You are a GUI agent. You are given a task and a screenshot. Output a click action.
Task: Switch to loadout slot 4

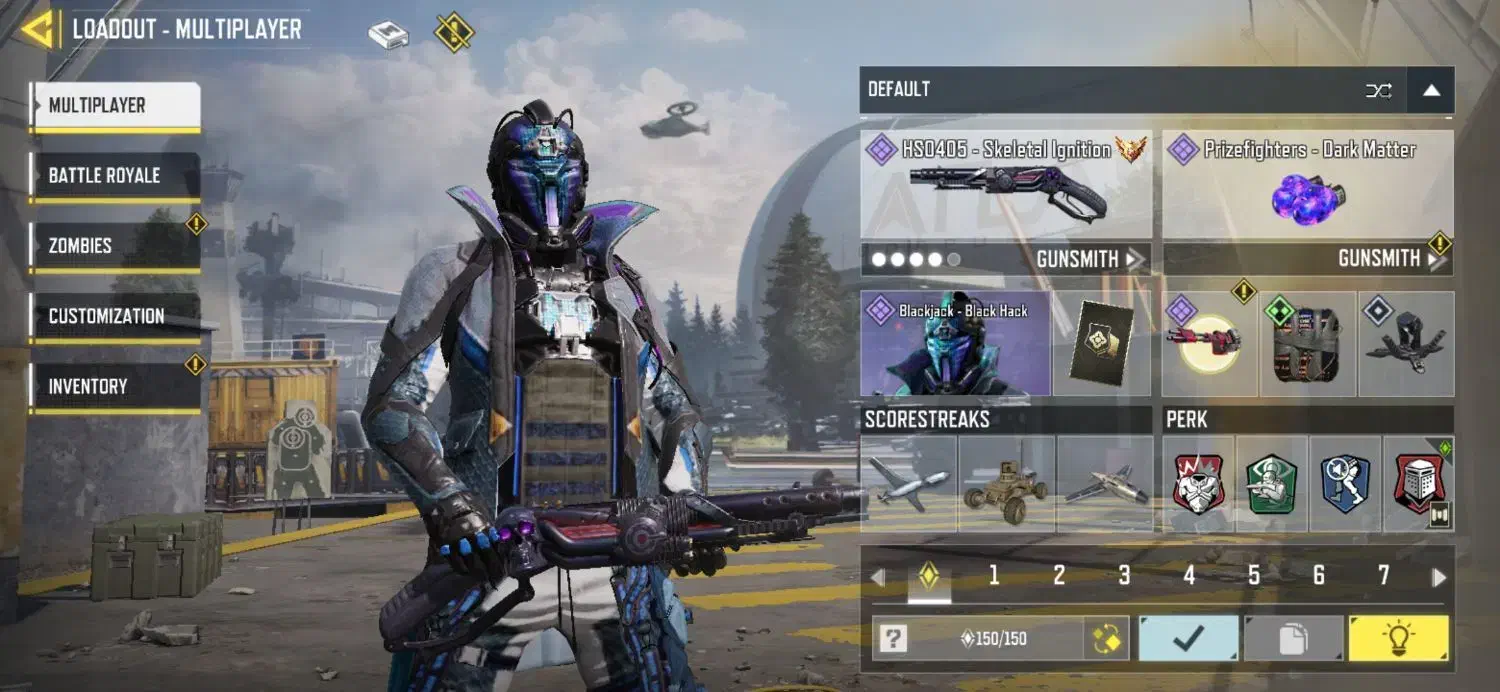1189,575
